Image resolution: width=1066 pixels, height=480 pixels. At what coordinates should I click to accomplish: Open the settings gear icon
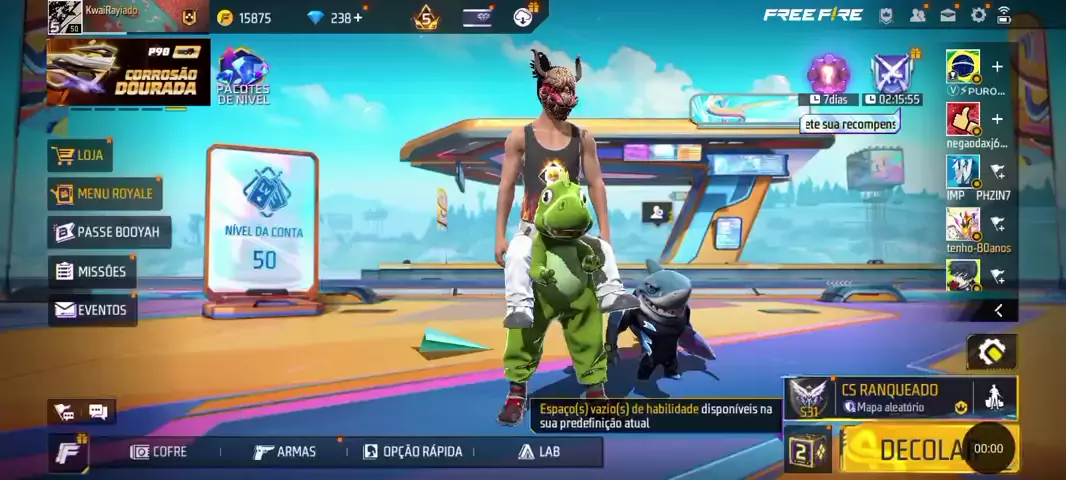(x=978, y=15)
